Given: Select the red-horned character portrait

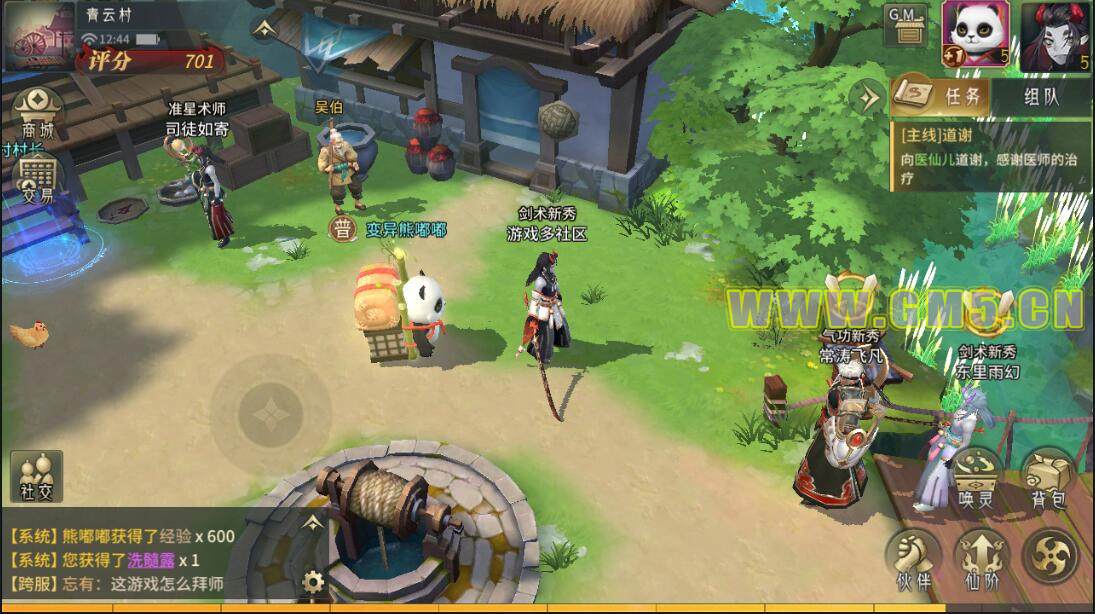Looking at the screenshot, I should point(1054,34).
